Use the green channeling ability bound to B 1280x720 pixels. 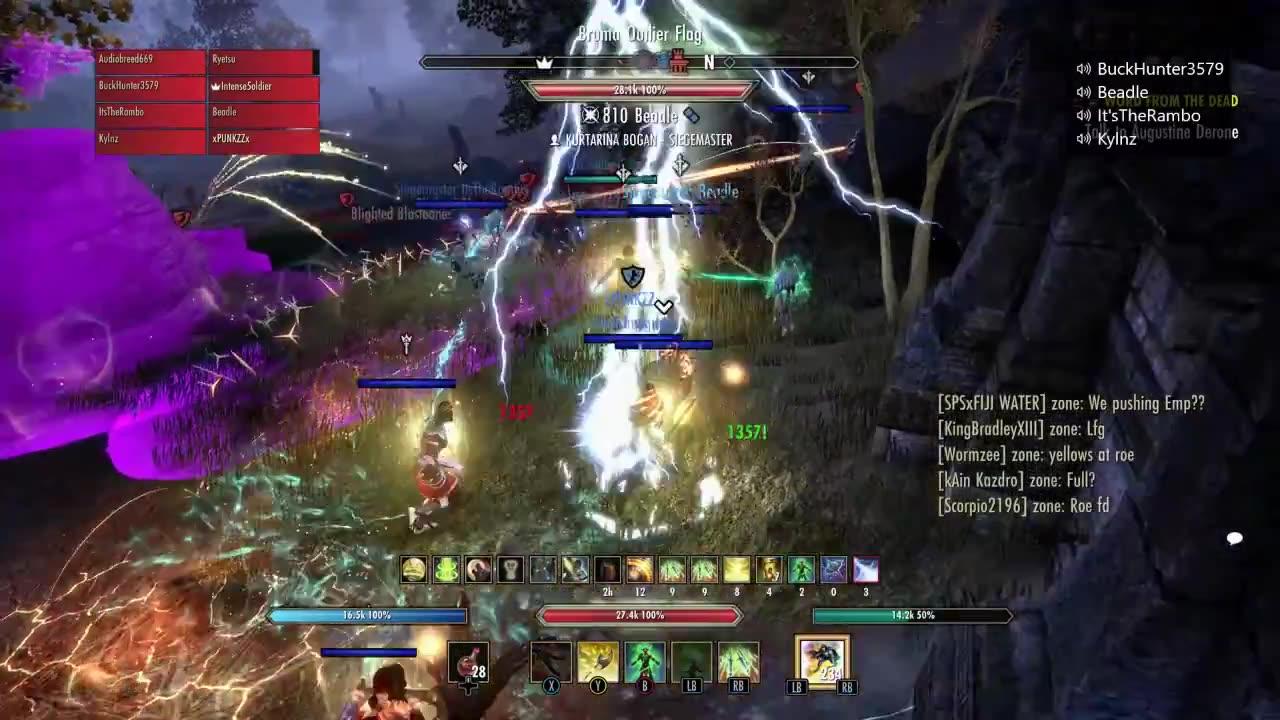(644, 662)
